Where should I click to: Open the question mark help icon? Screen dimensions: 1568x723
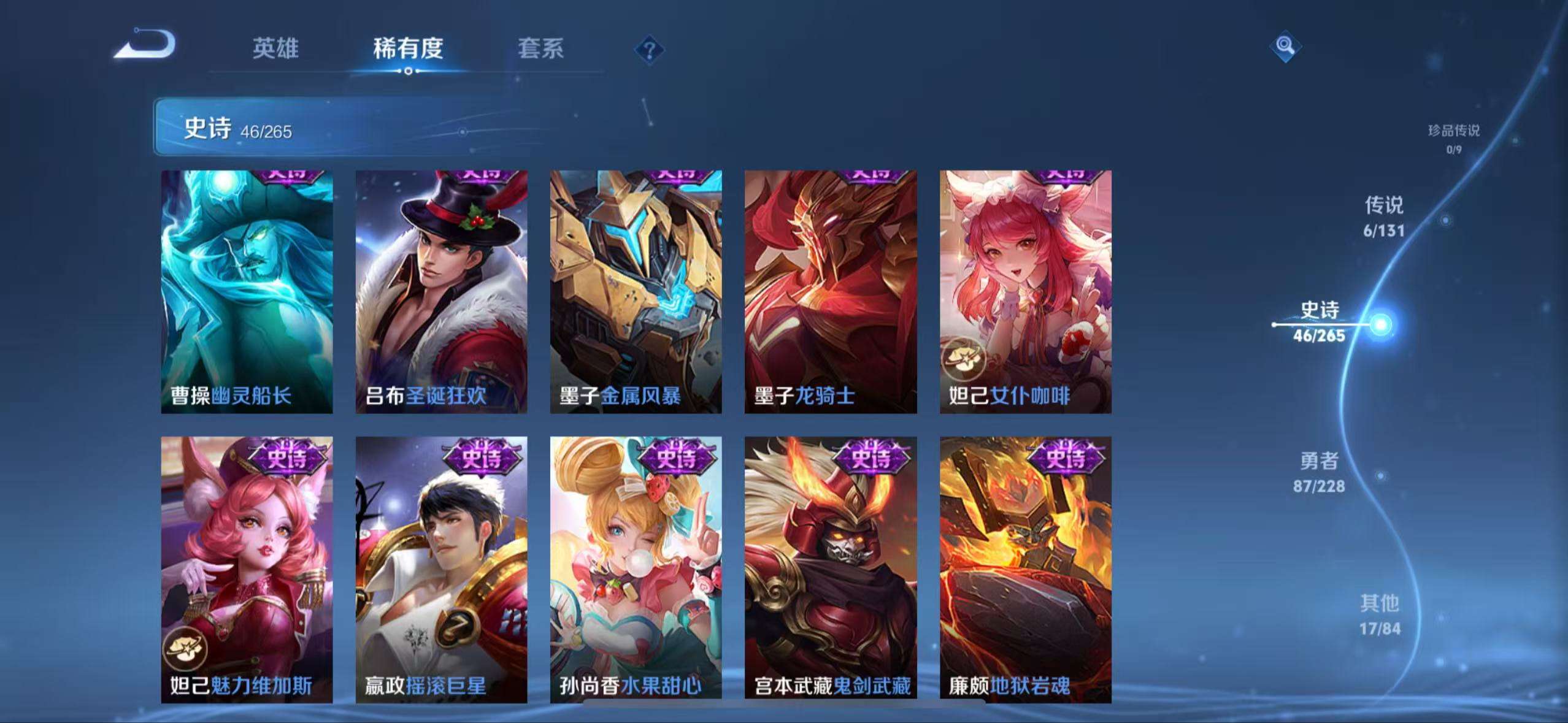tap(649, 50)
